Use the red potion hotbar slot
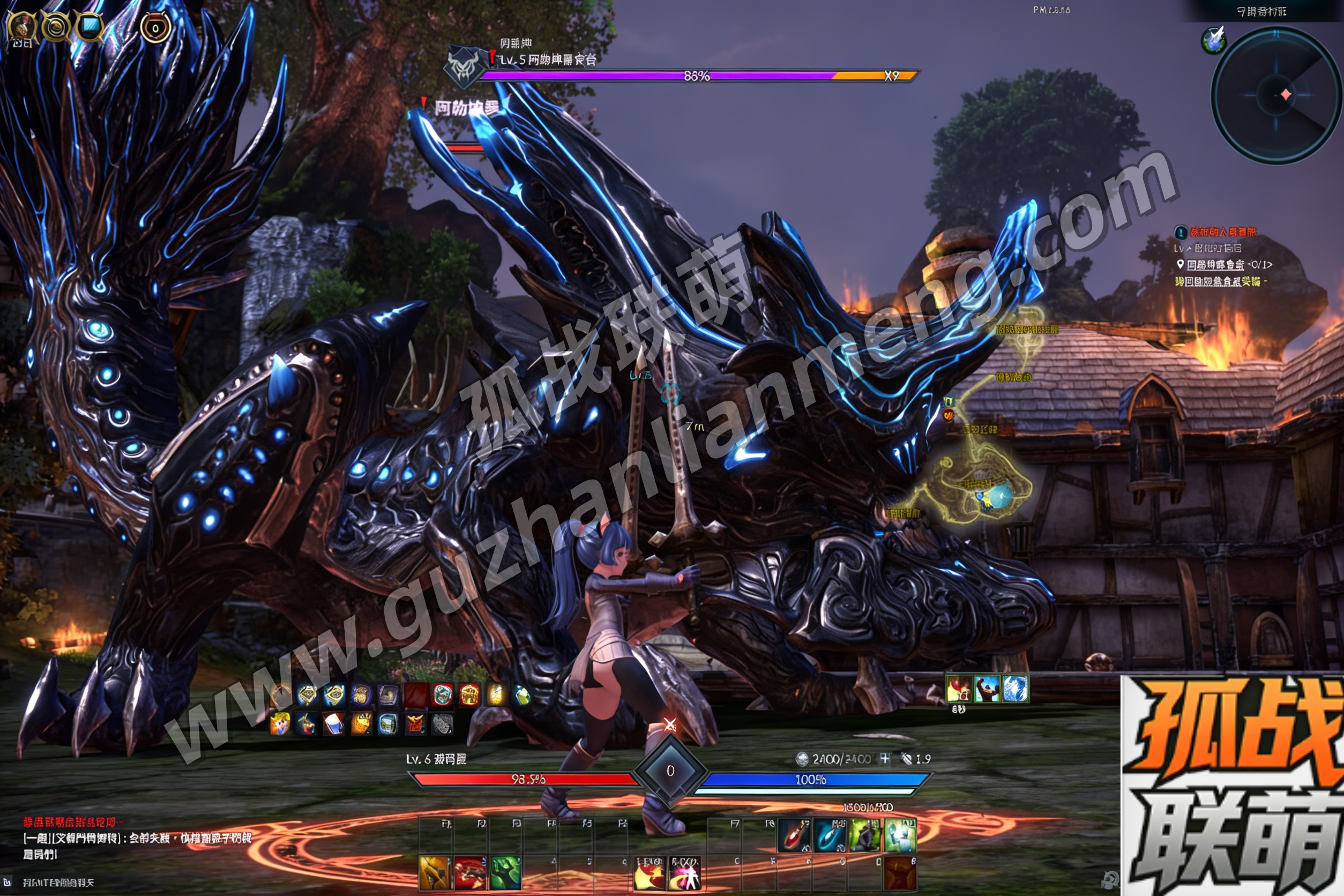This screenshot has height=896, width=1344. click(x=794, y=835)
